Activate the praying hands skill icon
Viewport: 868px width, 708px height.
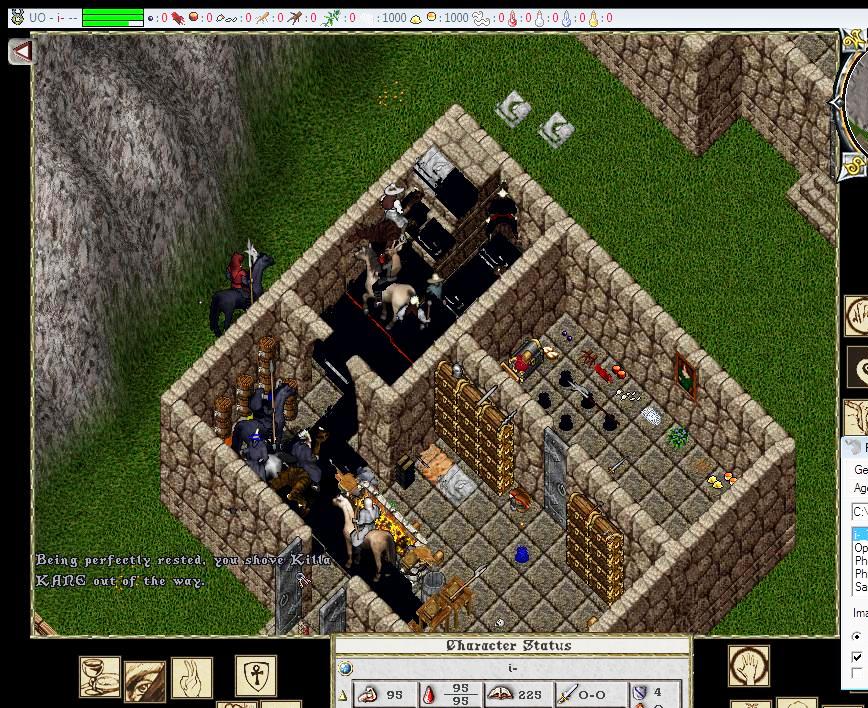(191, 677)
